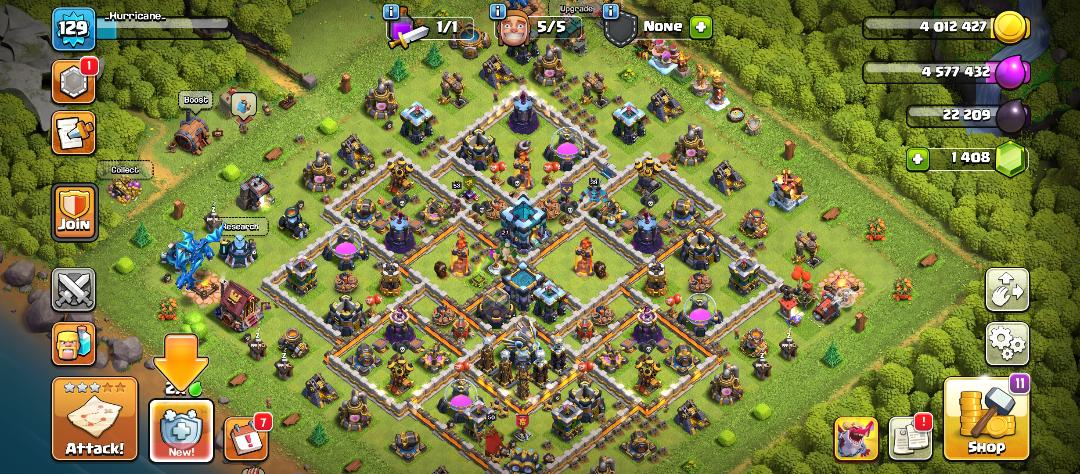Click the Join clan shield button
The height and width of the screenshot is (474, 1080).
click(74, 211)
